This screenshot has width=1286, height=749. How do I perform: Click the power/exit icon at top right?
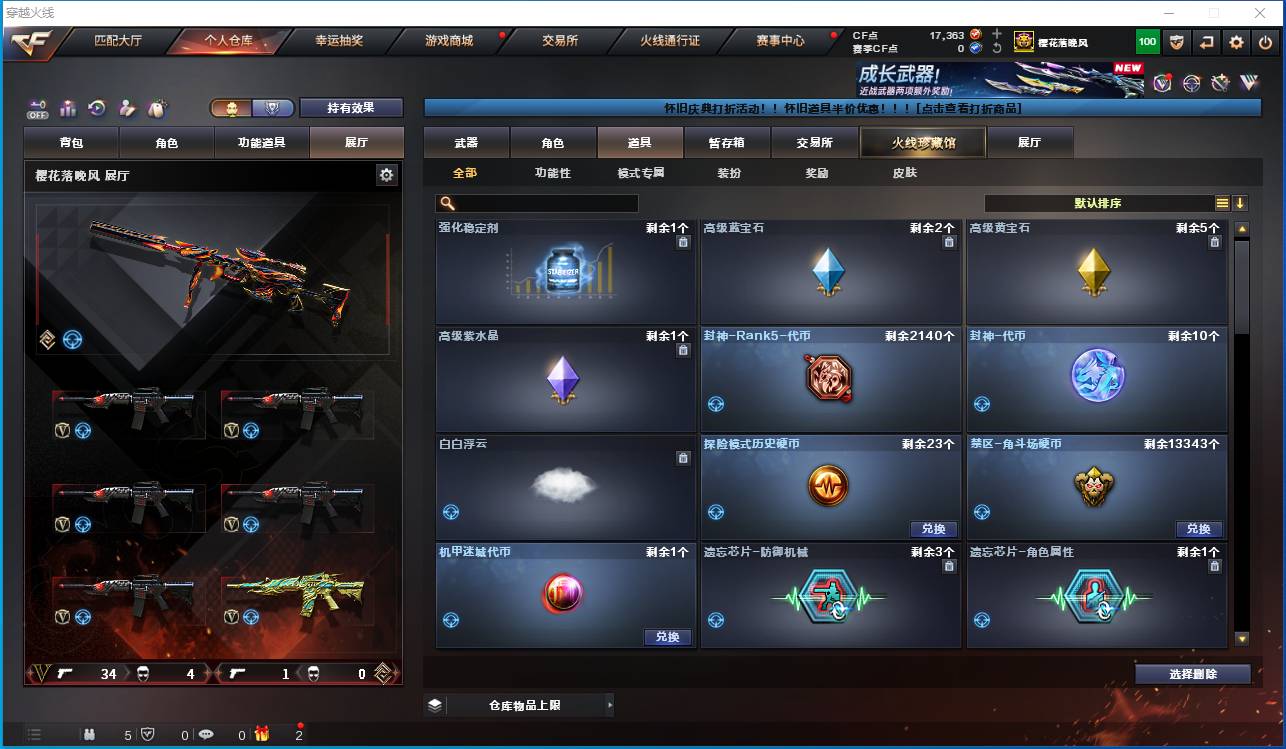pos(1264,41)
